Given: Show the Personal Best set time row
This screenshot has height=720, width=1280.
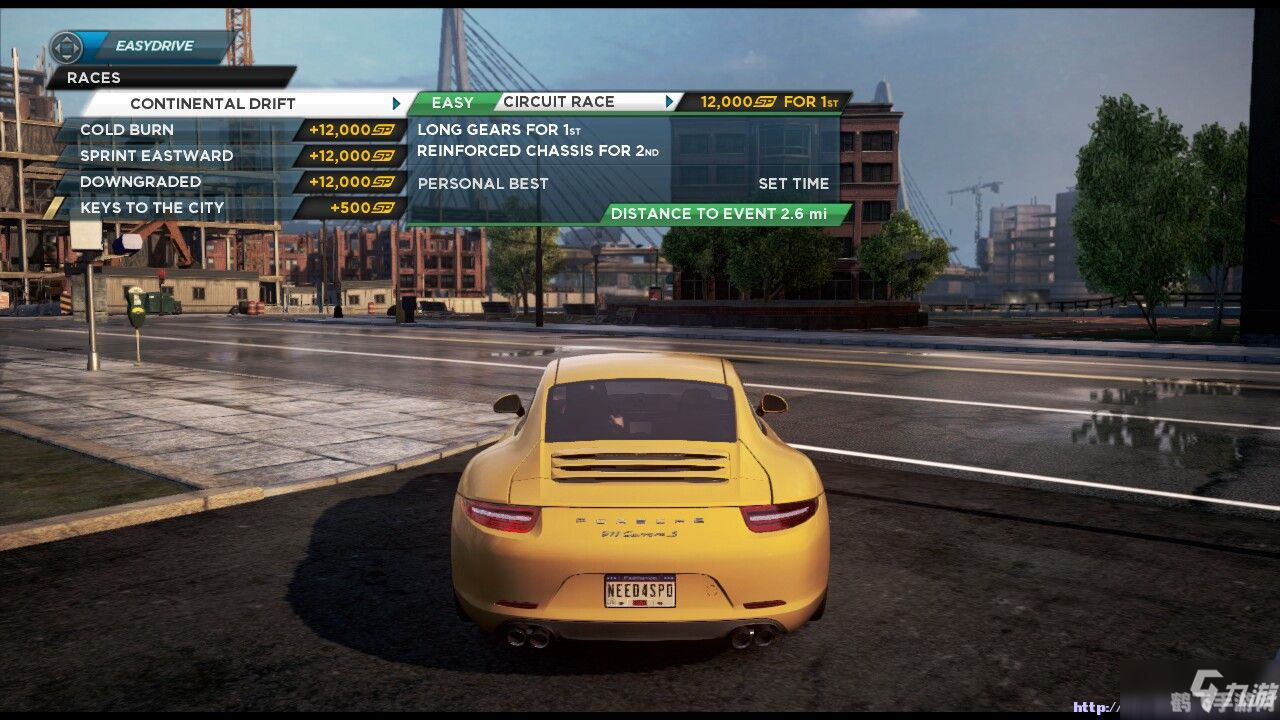Looking at the screenshot, I should 622,184.
